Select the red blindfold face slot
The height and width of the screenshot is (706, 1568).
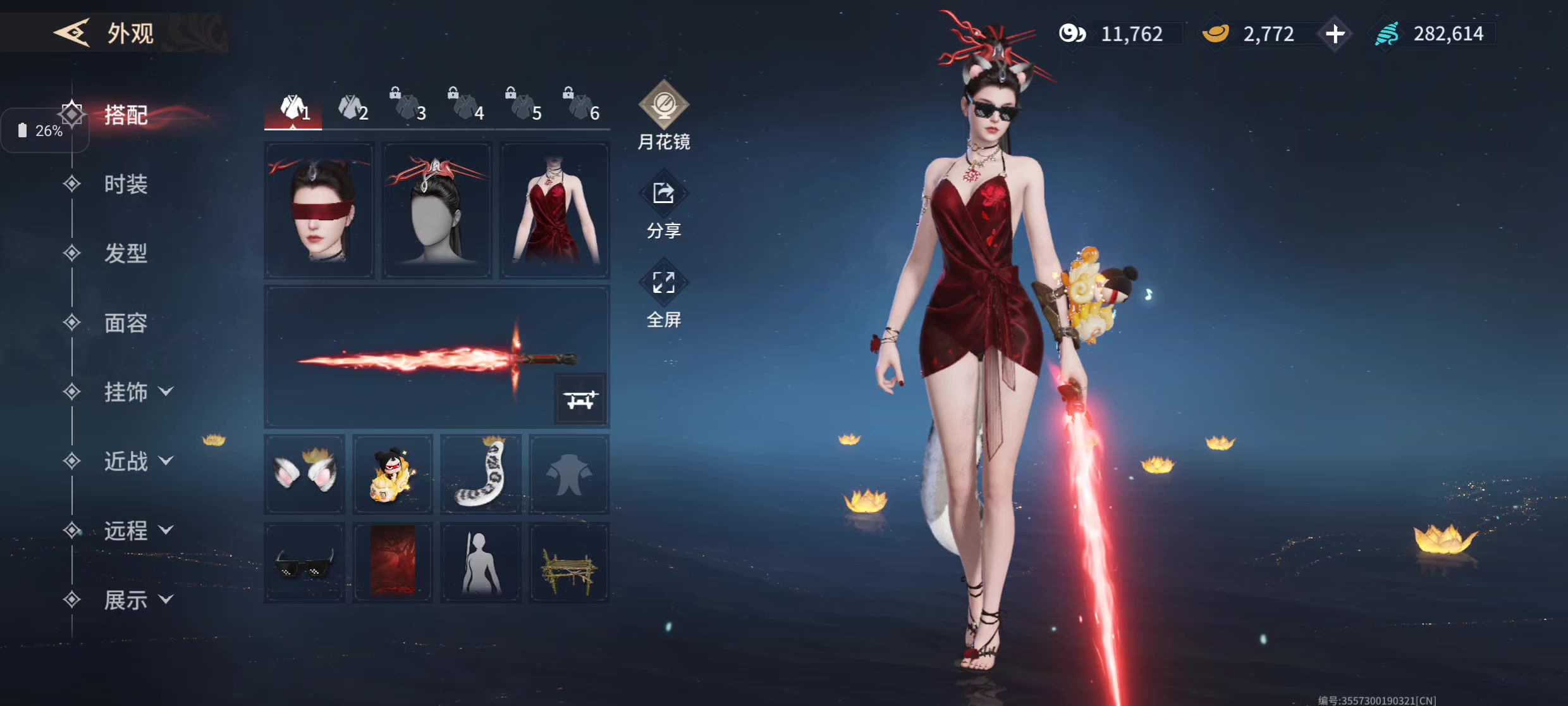click(319, 210)
